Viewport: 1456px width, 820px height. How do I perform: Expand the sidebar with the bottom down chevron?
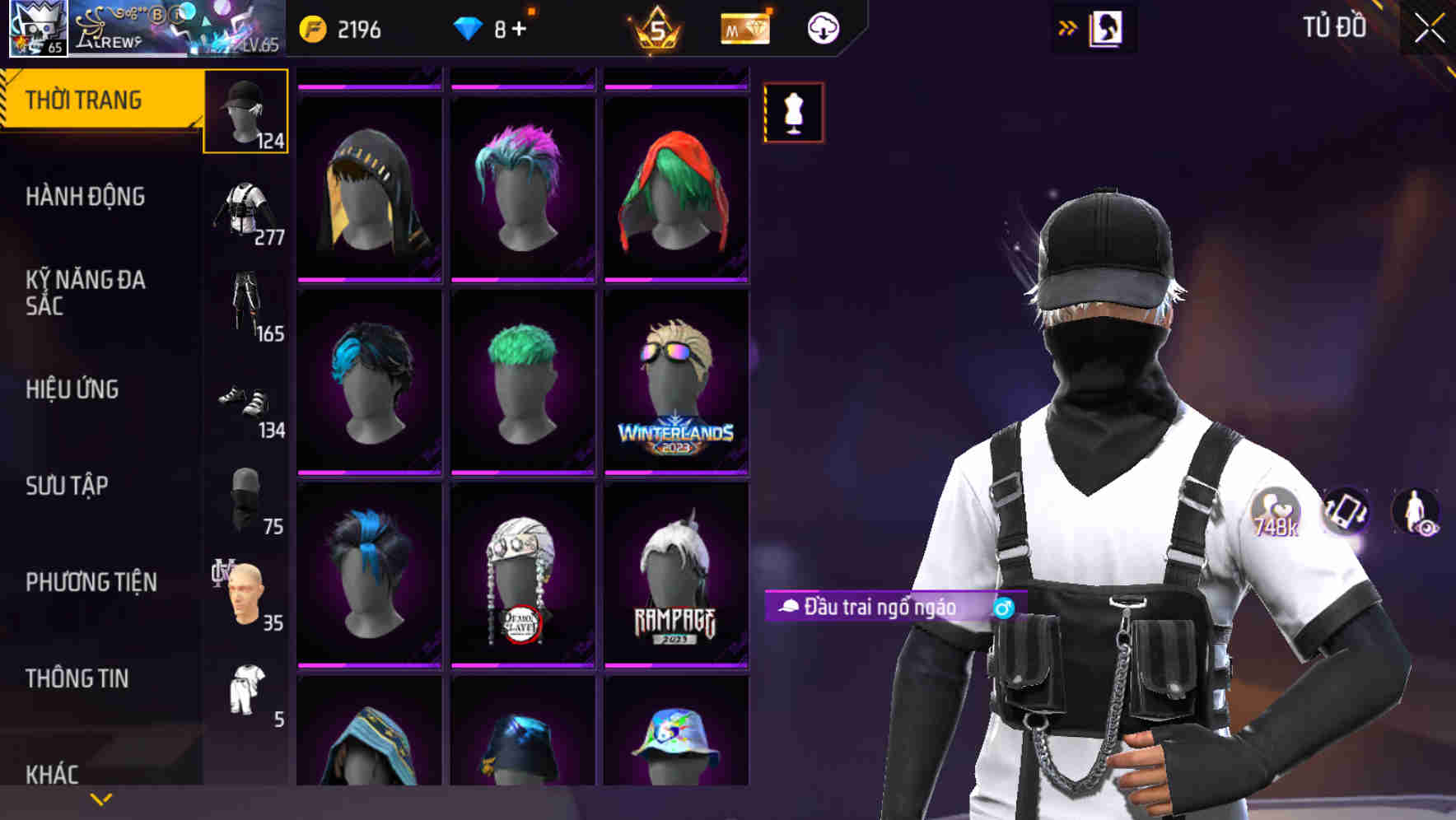(x=100, y=799)
